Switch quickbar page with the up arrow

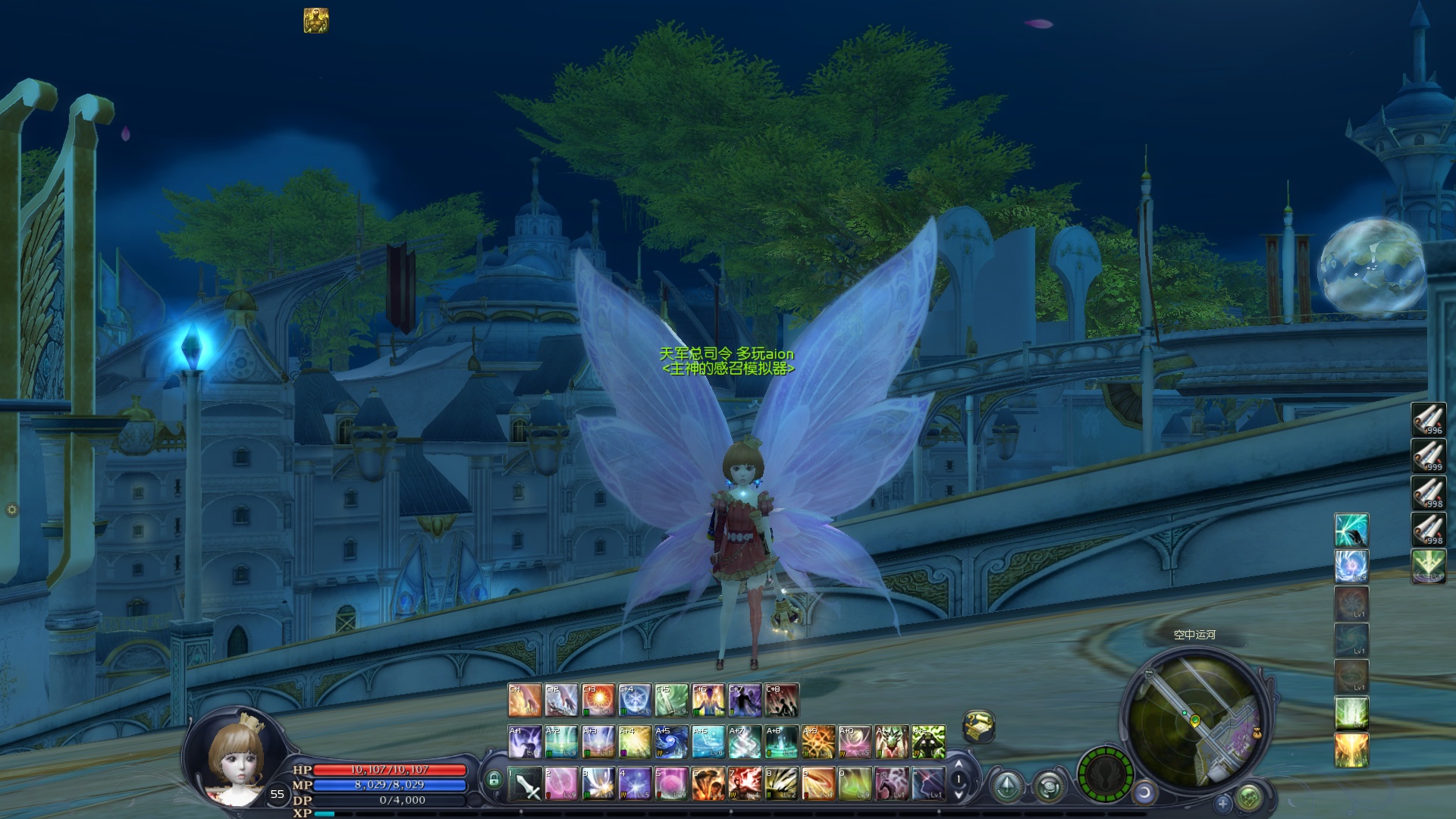(959, 764)
